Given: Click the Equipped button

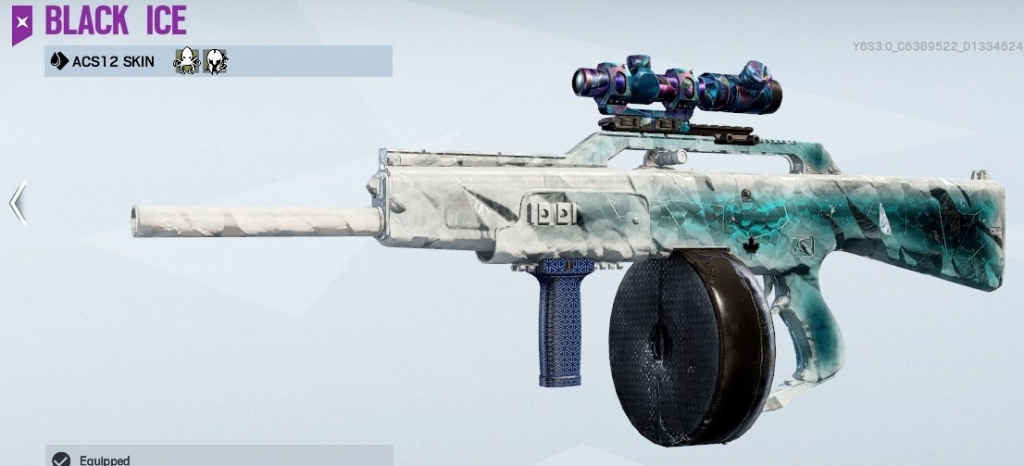Looking at the screenshot, I should coord(97,459).
